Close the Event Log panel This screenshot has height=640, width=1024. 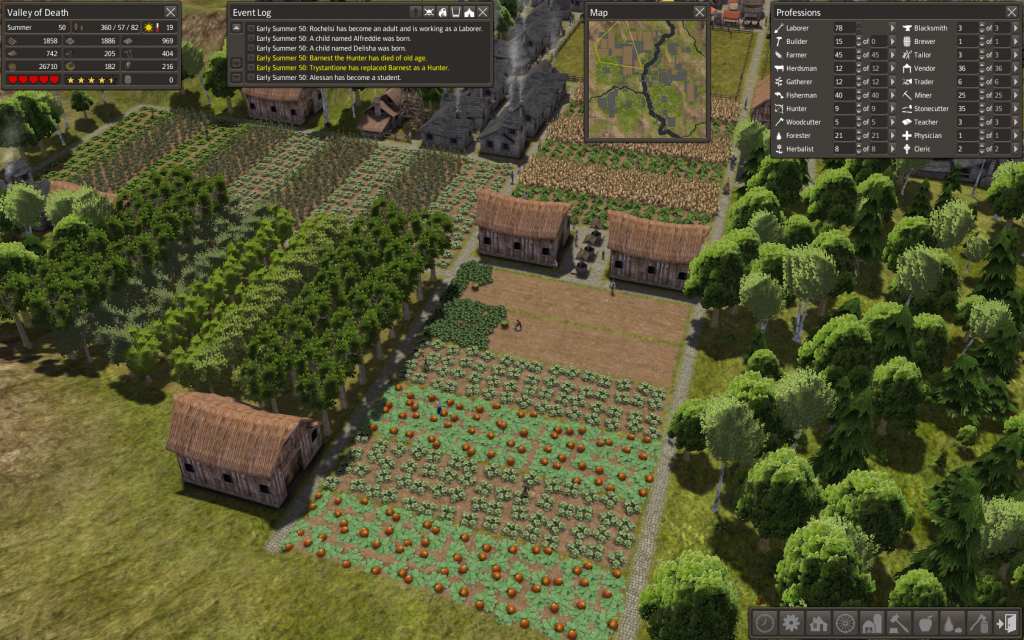pos(483,12)
